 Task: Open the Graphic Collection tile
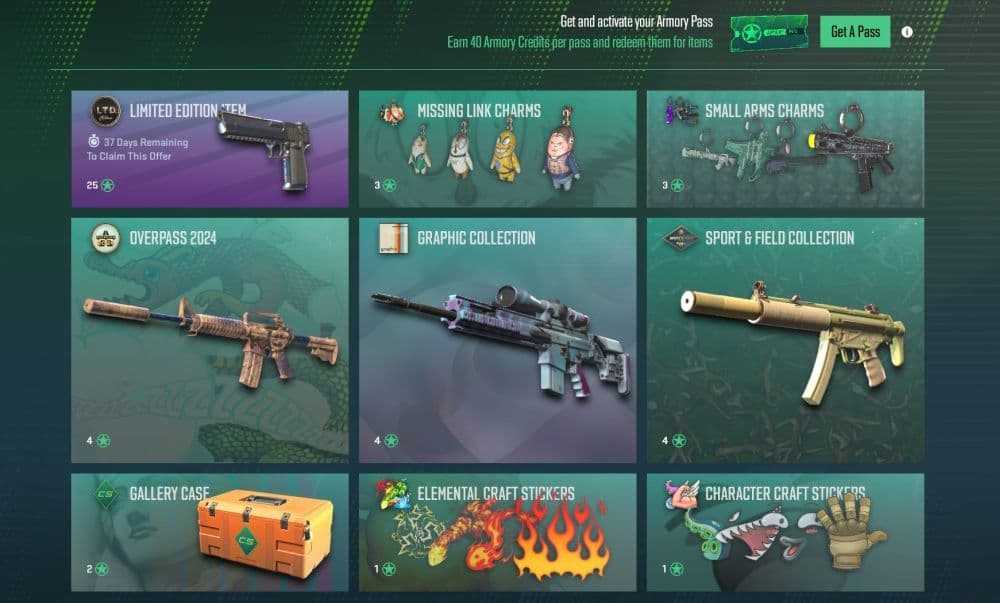click(x=497, y=340)
